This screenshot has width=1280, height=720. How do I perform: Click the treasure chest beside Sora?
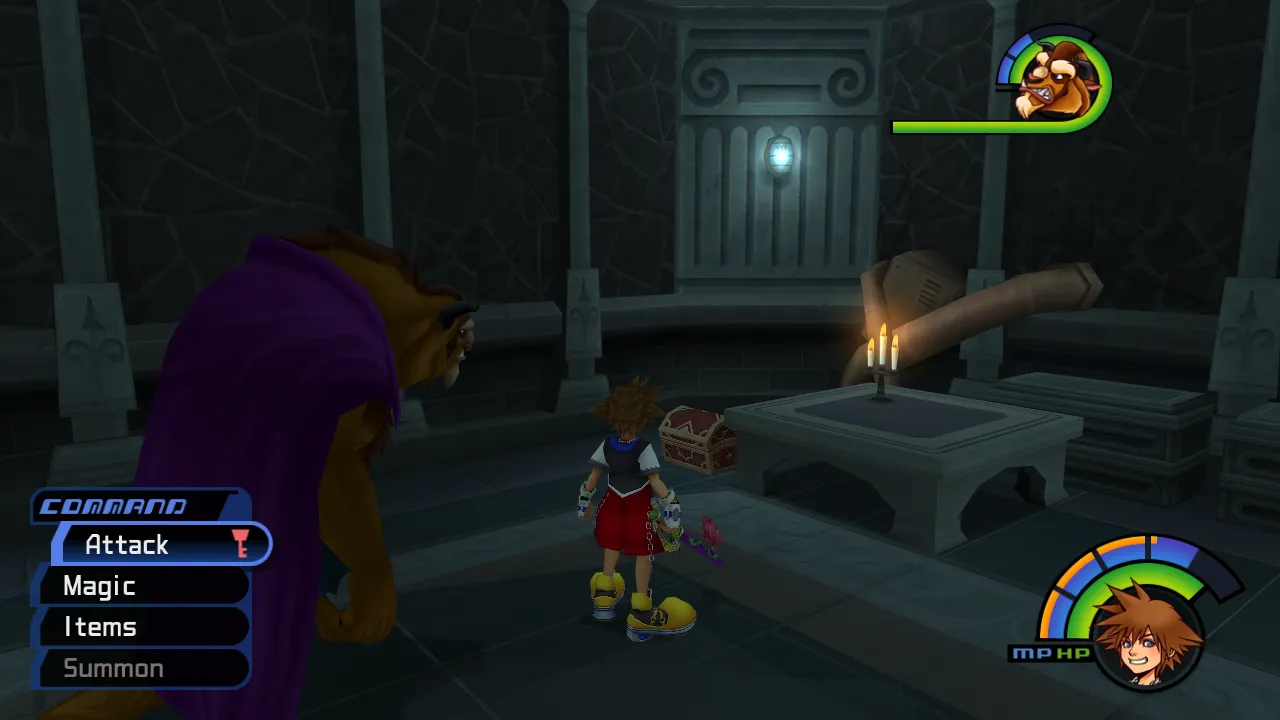click(694, 440)
